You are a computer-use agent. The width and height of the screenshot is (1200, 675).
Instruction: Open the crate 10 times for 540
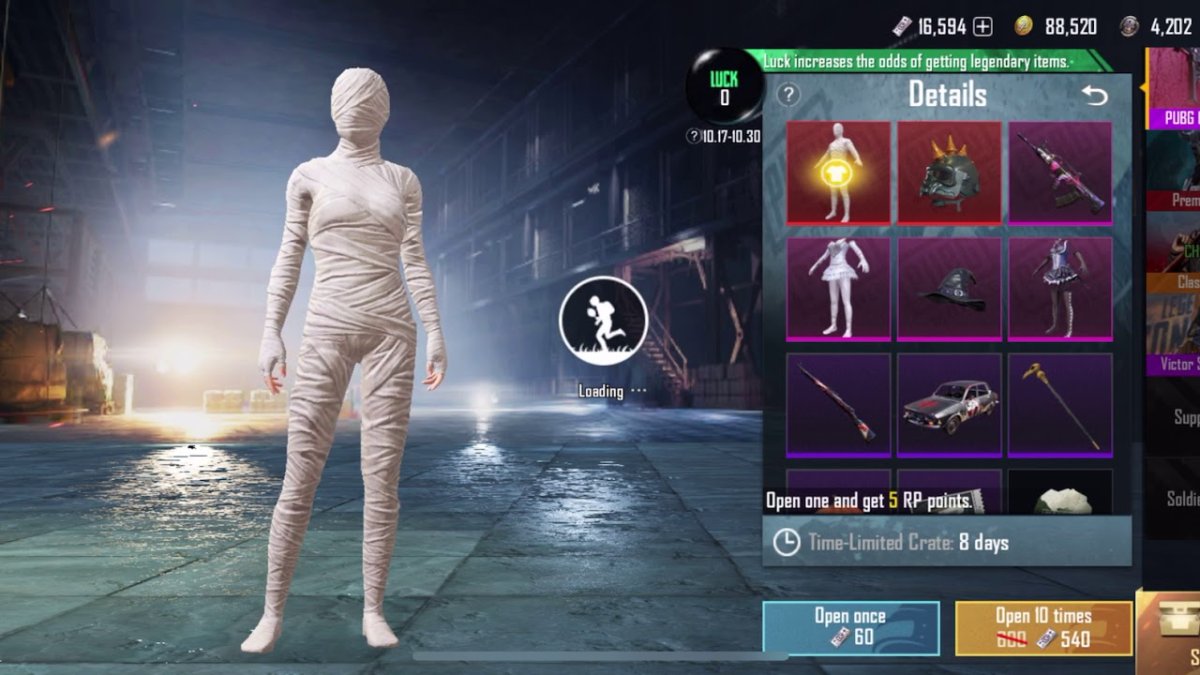click(x=1043, y=627)
